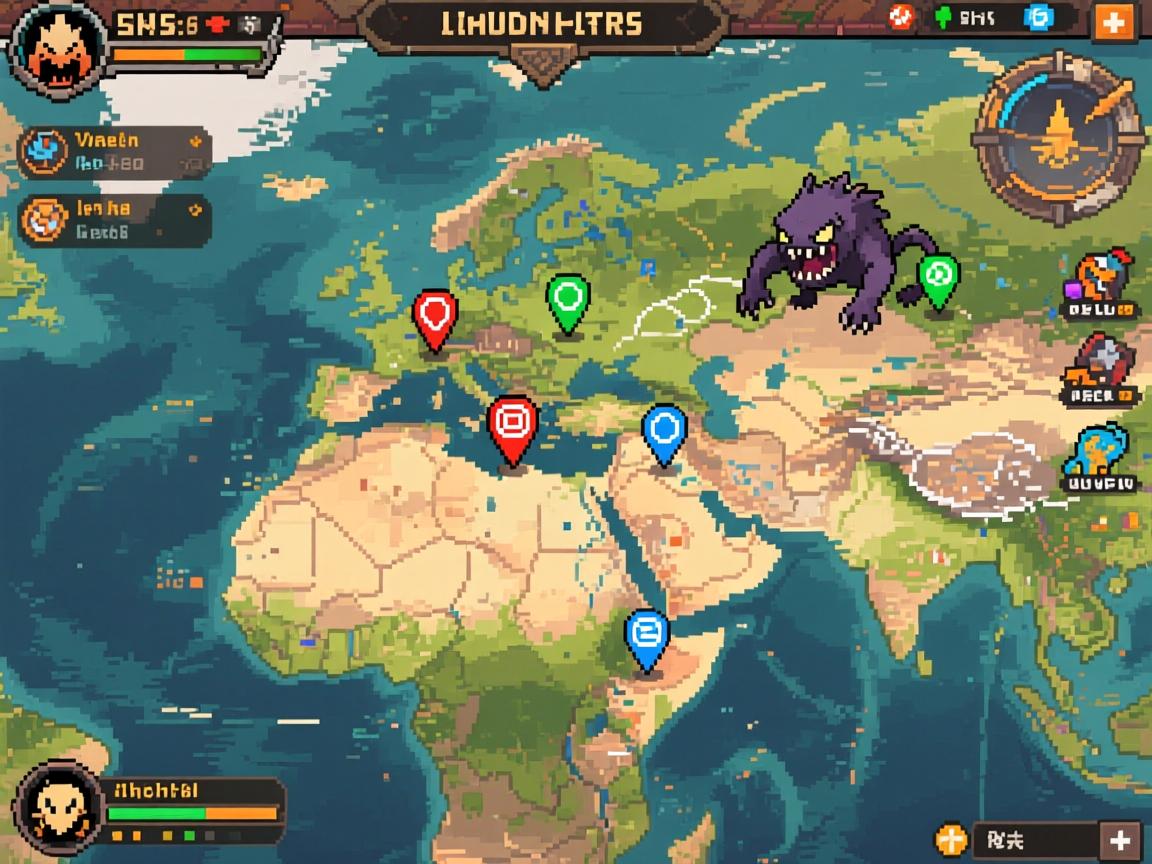Open the orange-icon entry below Viaetn
Screen dimensions: 1152x864
tap(115, 220)
